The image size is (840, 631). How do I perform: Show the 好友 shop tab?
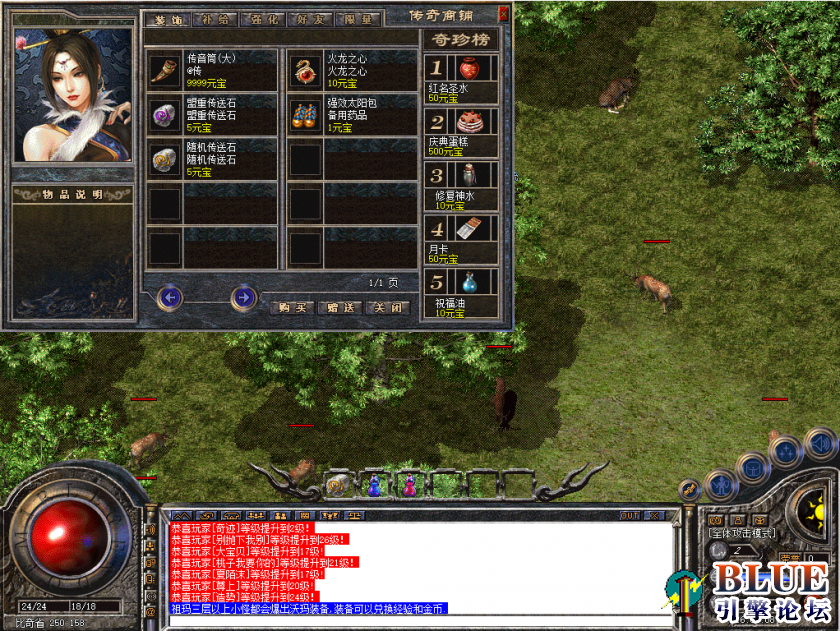[305, 19]
